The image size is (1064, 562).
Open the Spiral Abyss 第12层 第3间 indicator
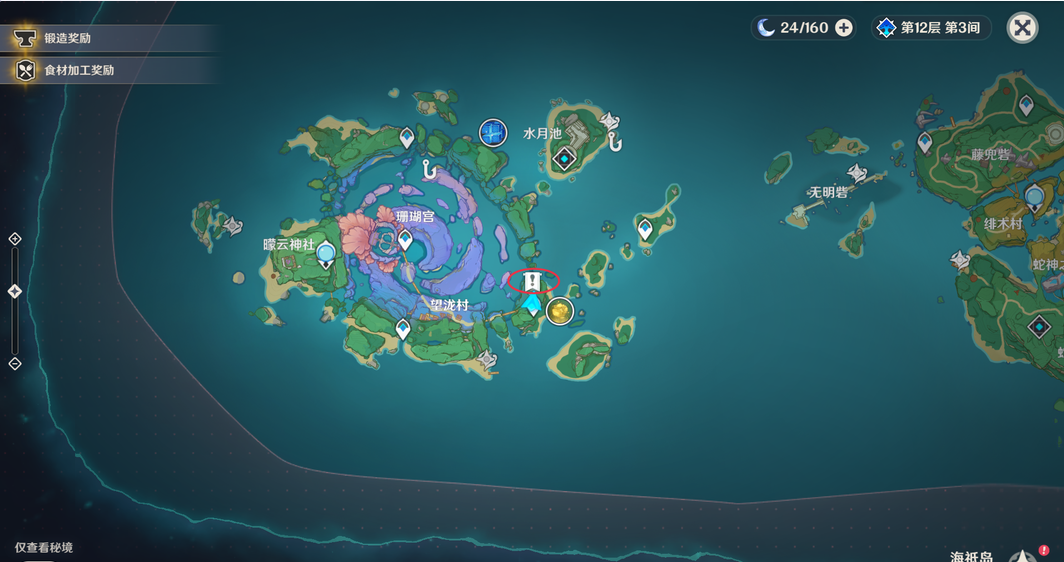[x=933, y=28]
